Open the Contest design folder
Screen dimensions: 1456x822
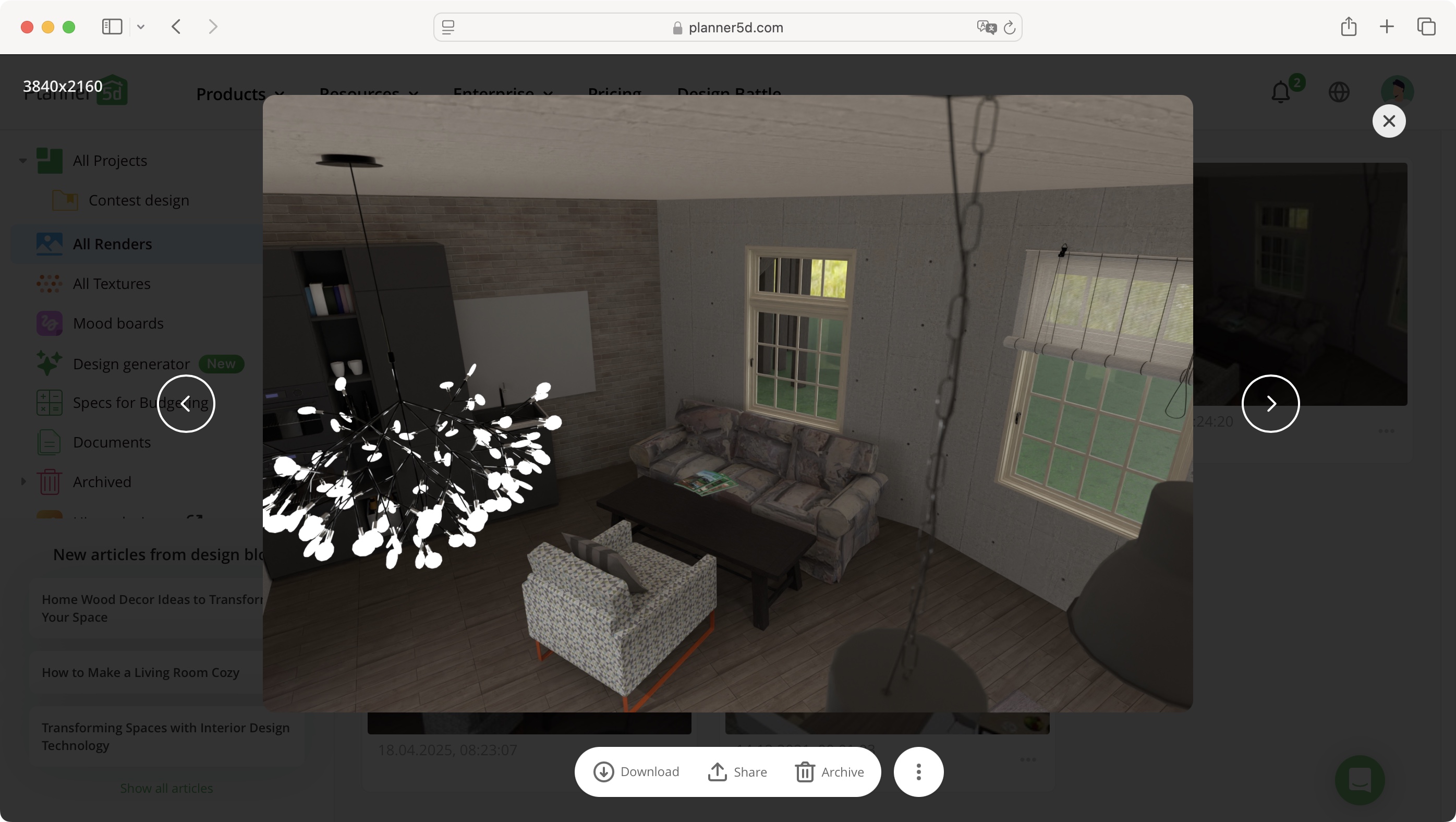point(139,200)
